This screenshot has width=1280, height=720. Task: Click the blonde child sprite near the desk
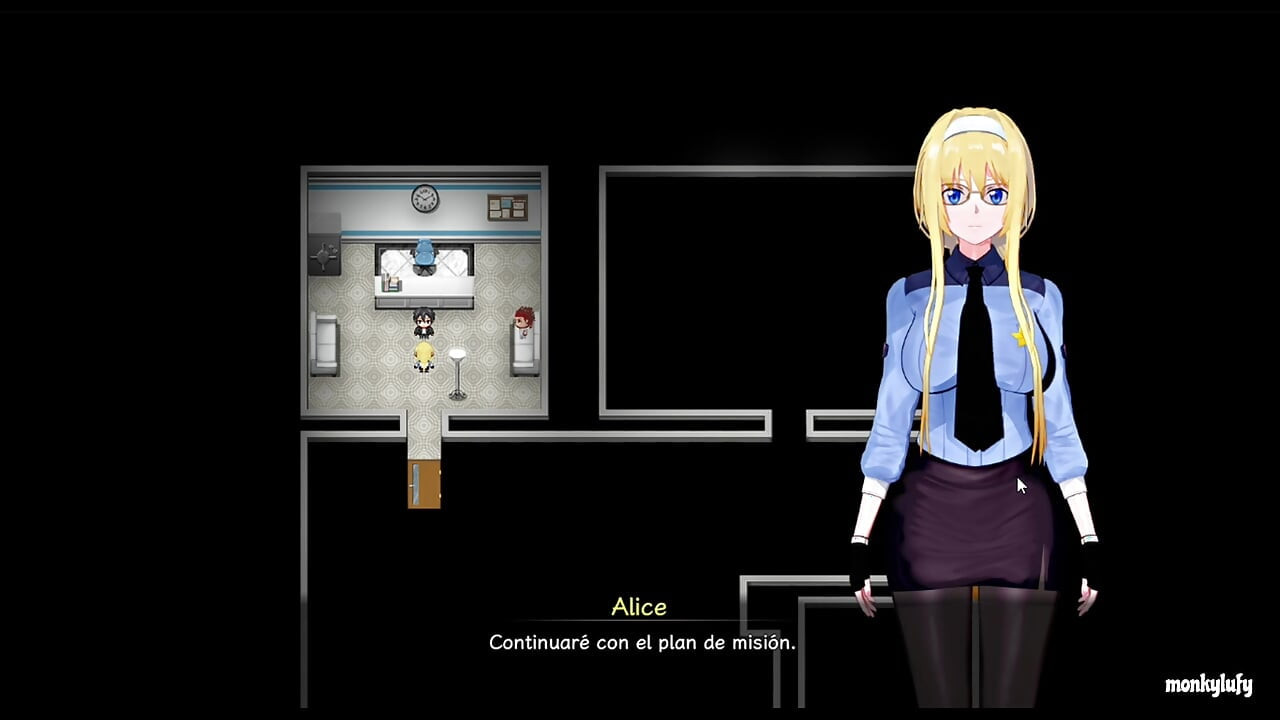pos(424,355)
